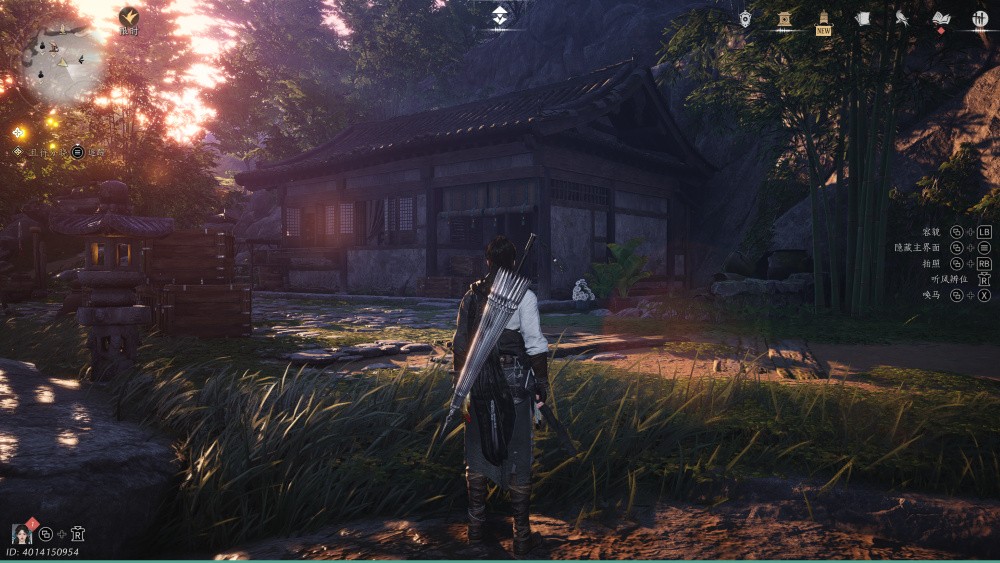Click the character portrait avatar
Screen dimensions: 1000x563
(x=22, y=533)
